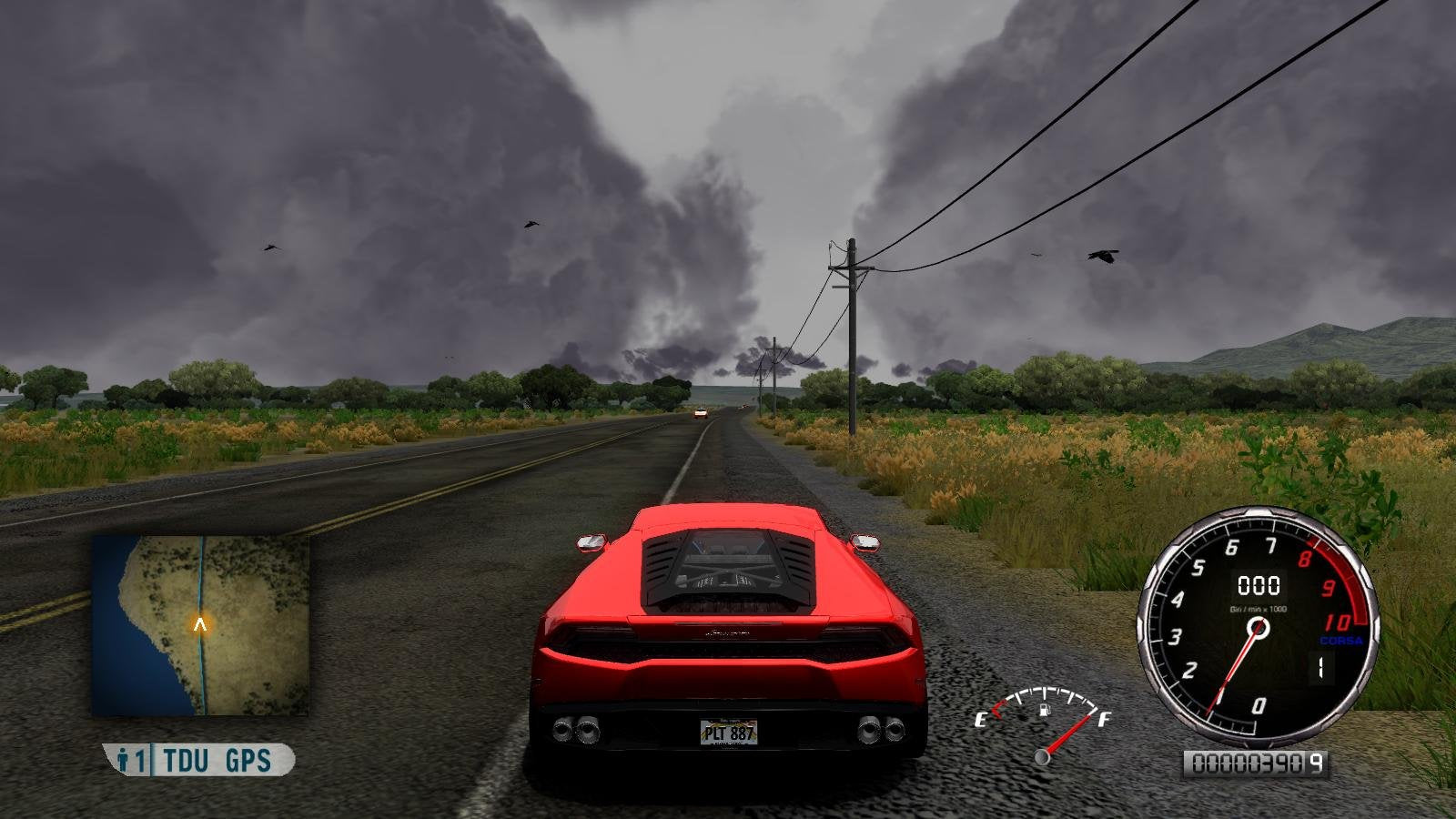Image resolution: width=1456 pixels, height=819 pixels.
Task: Select the player position arrow on minimap
Action: click(201, 625)
